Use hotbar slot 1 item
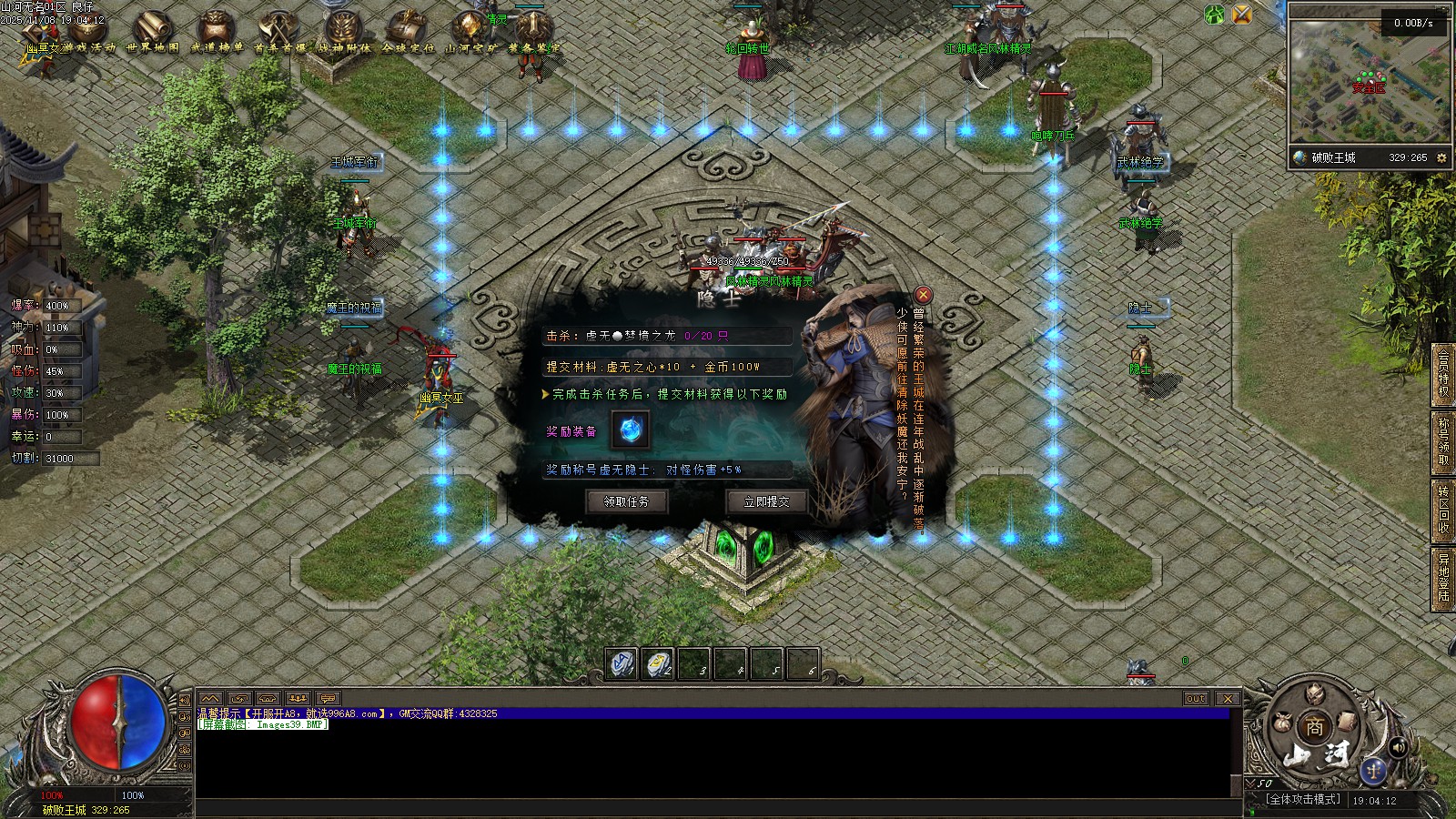The image size is (1456, 819). (x=622, y=664)
